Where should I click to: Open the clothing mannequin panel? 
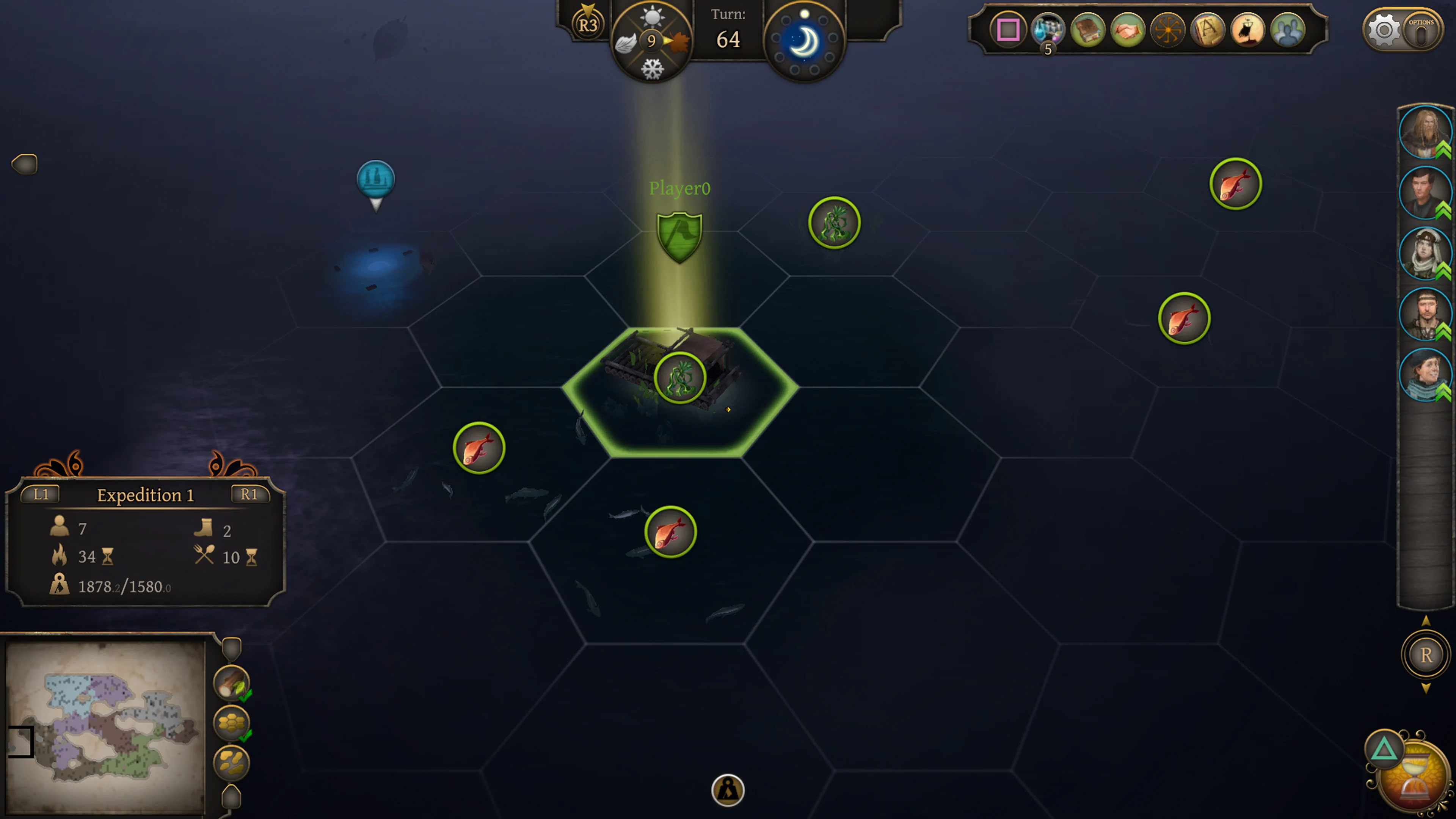[1247, 31]
